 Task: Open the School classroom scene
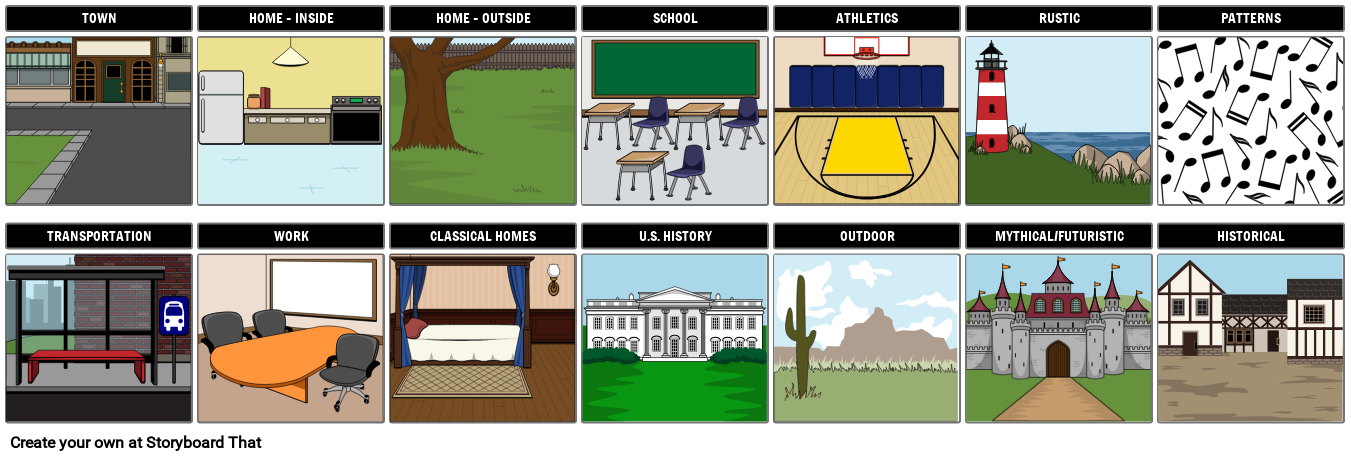[674, 121]
